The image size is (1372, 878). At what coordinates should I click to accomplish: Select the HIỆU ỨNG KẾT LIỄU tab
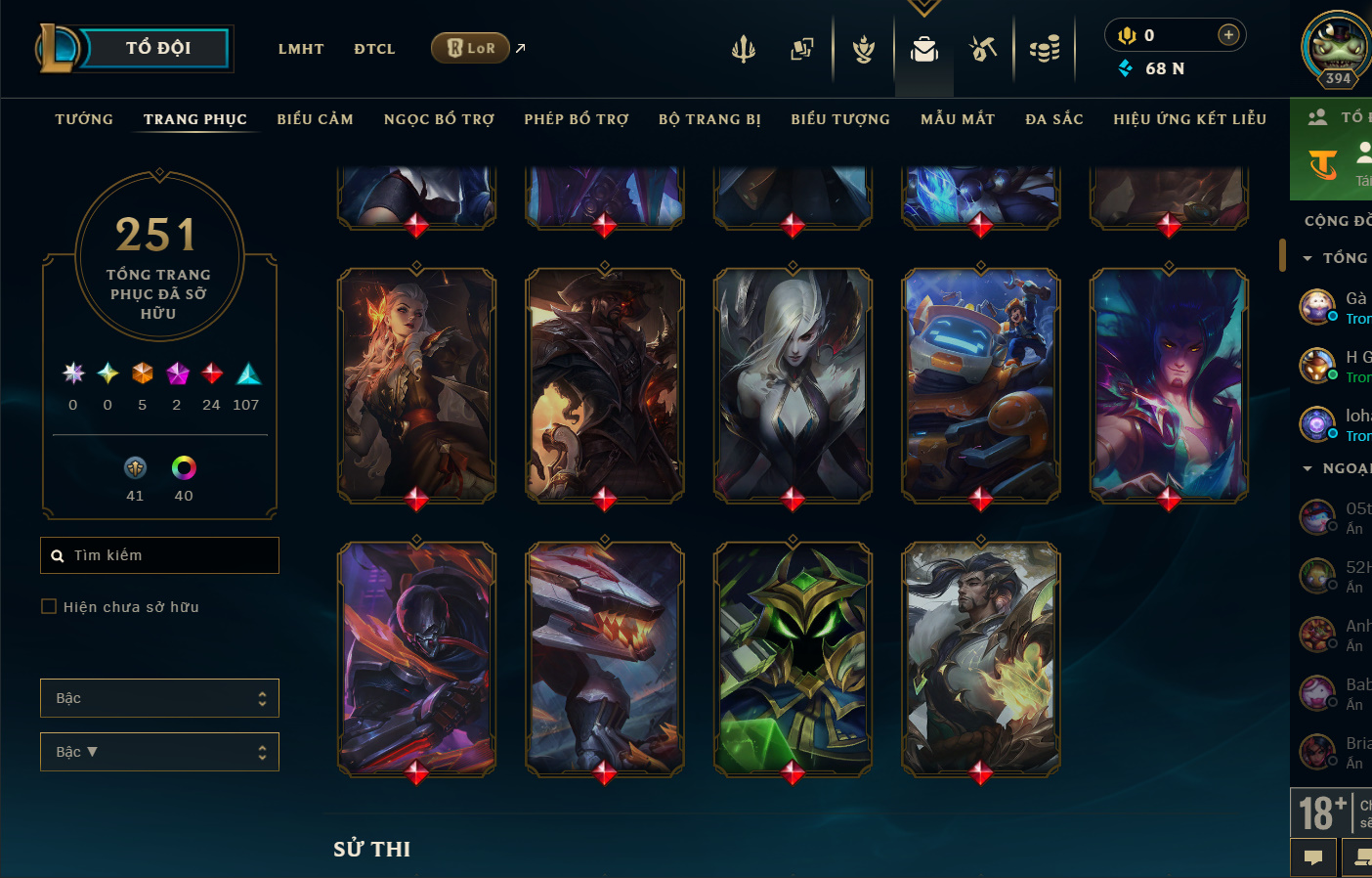click(1189, 119)
